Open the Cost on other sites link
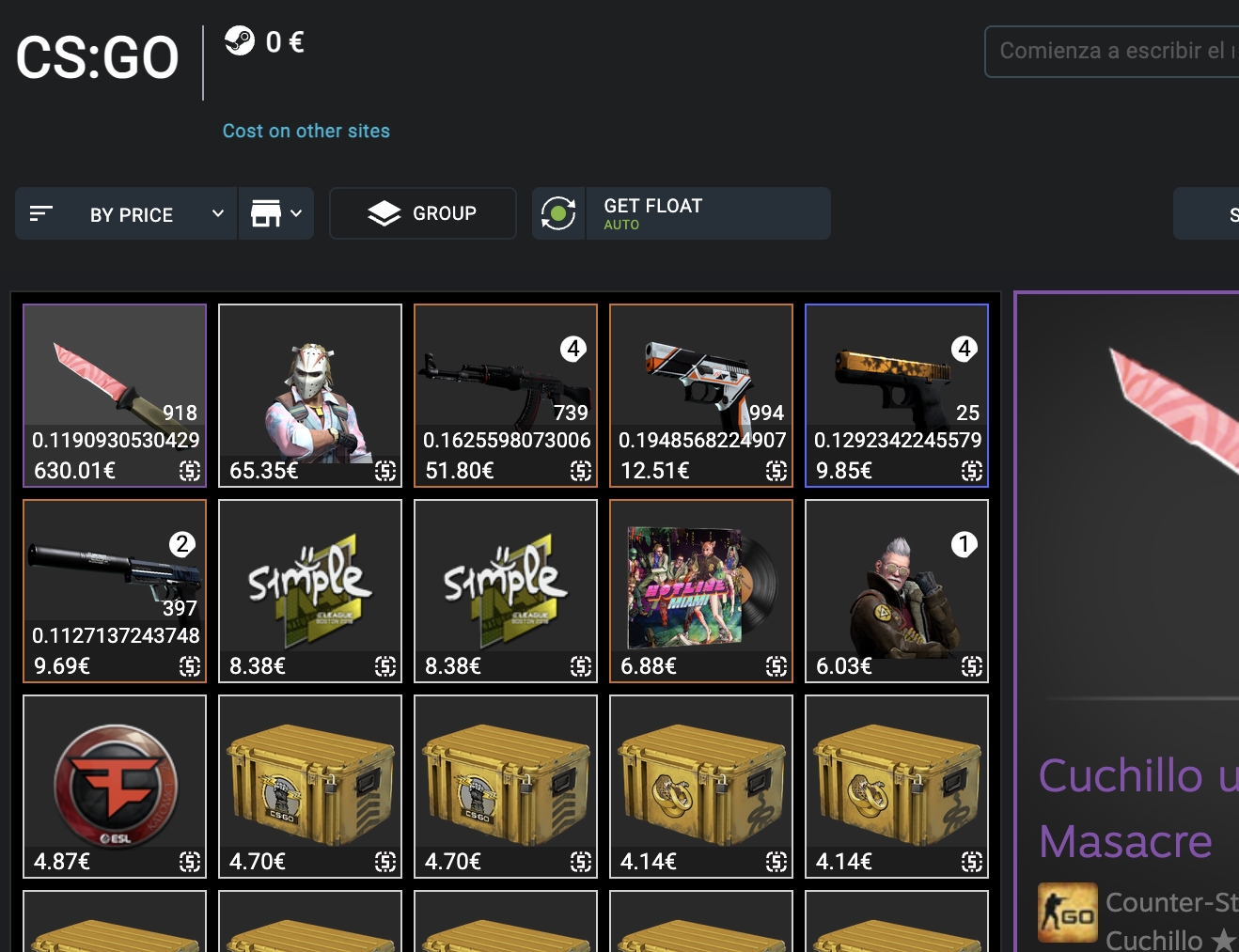Image resolution: width=1239 pixels, height=952 pixels. (x=306, y=131)
